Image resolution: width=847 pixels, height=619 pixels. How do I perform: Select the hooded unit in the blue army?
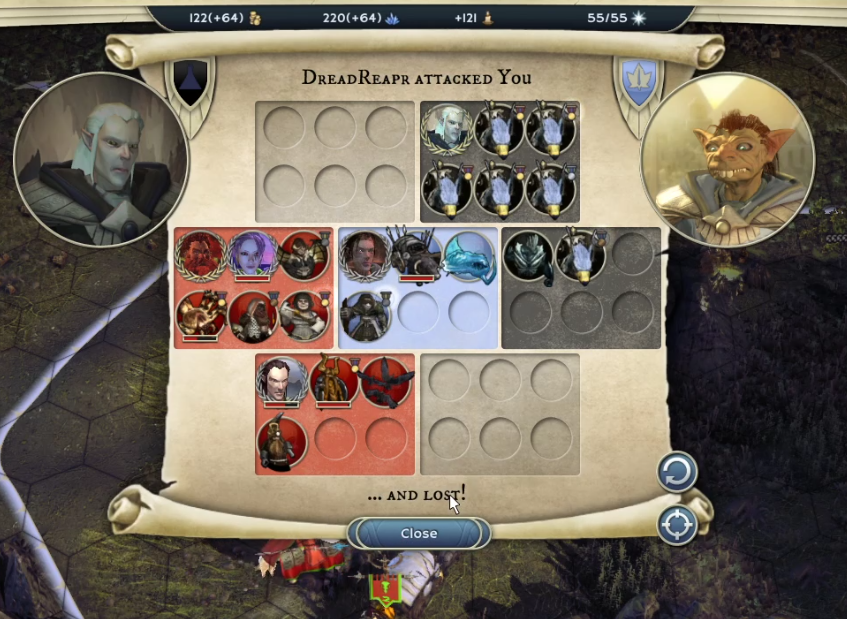[x=365, y=312]
